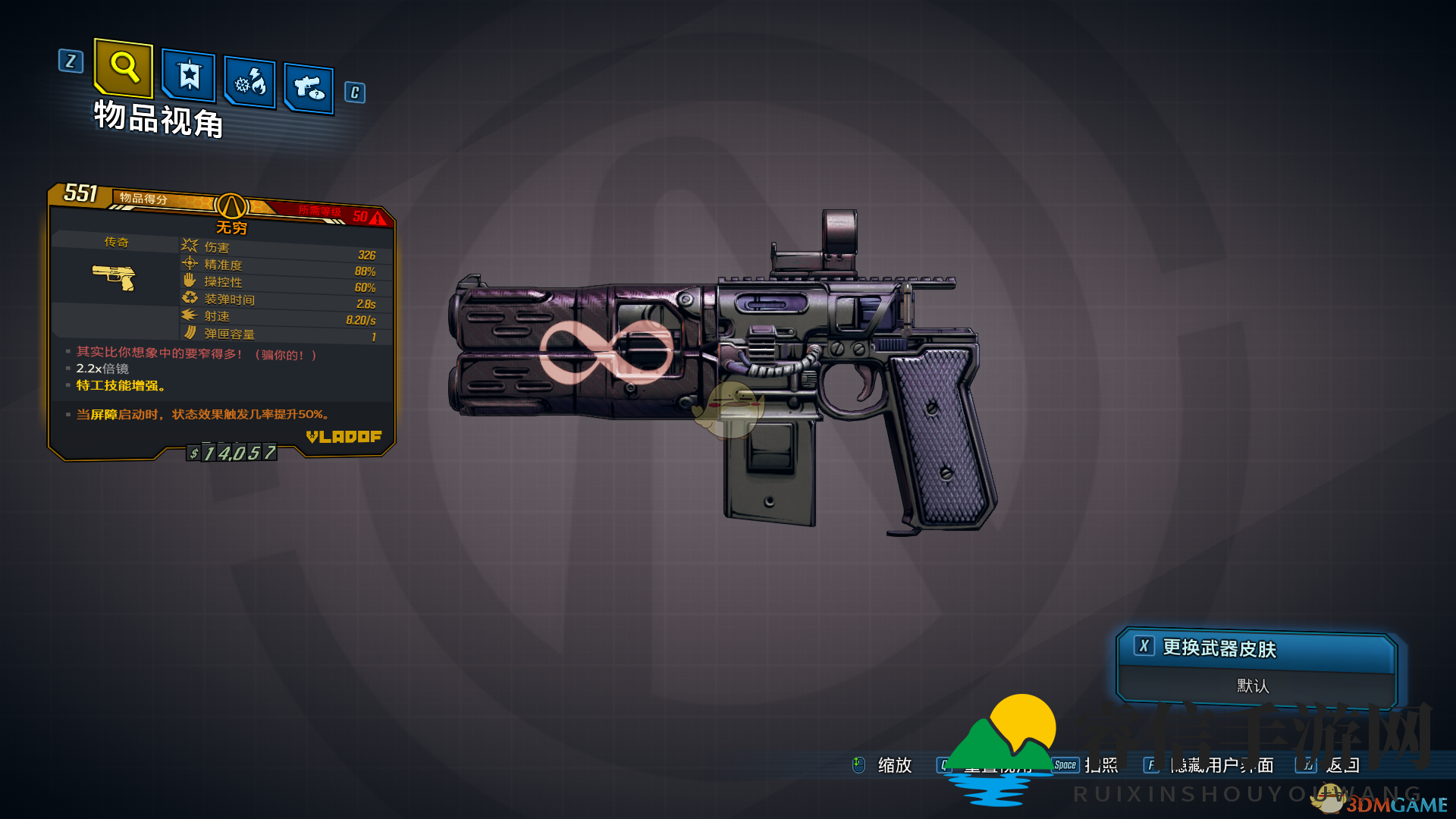Click the Infinity pistol item card
The width and height of the screenshot is (1456, 819).
click(x=221, y=322)
